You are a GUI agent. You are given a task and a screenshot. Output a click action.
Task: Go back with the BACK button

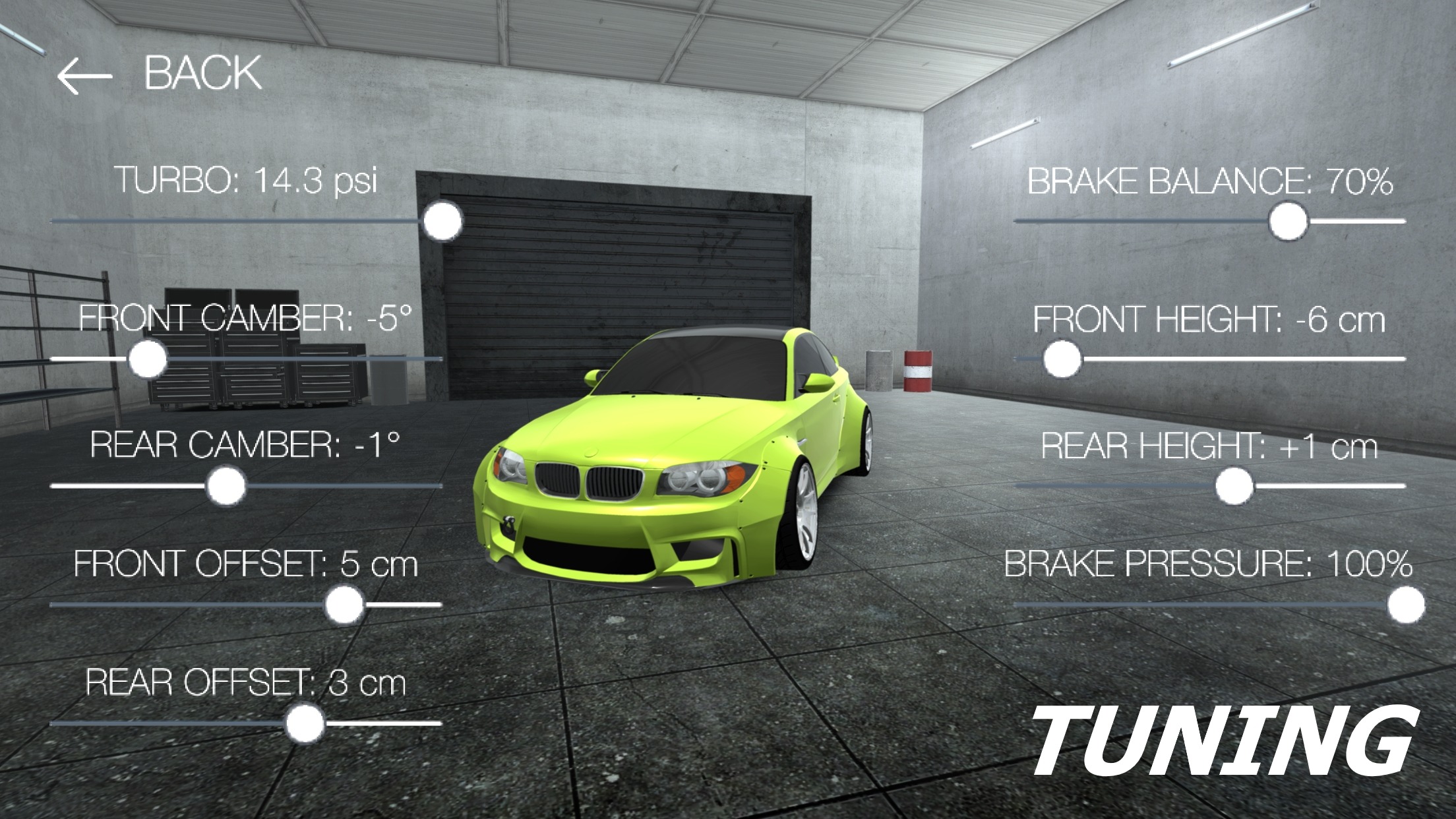(160, 73)
